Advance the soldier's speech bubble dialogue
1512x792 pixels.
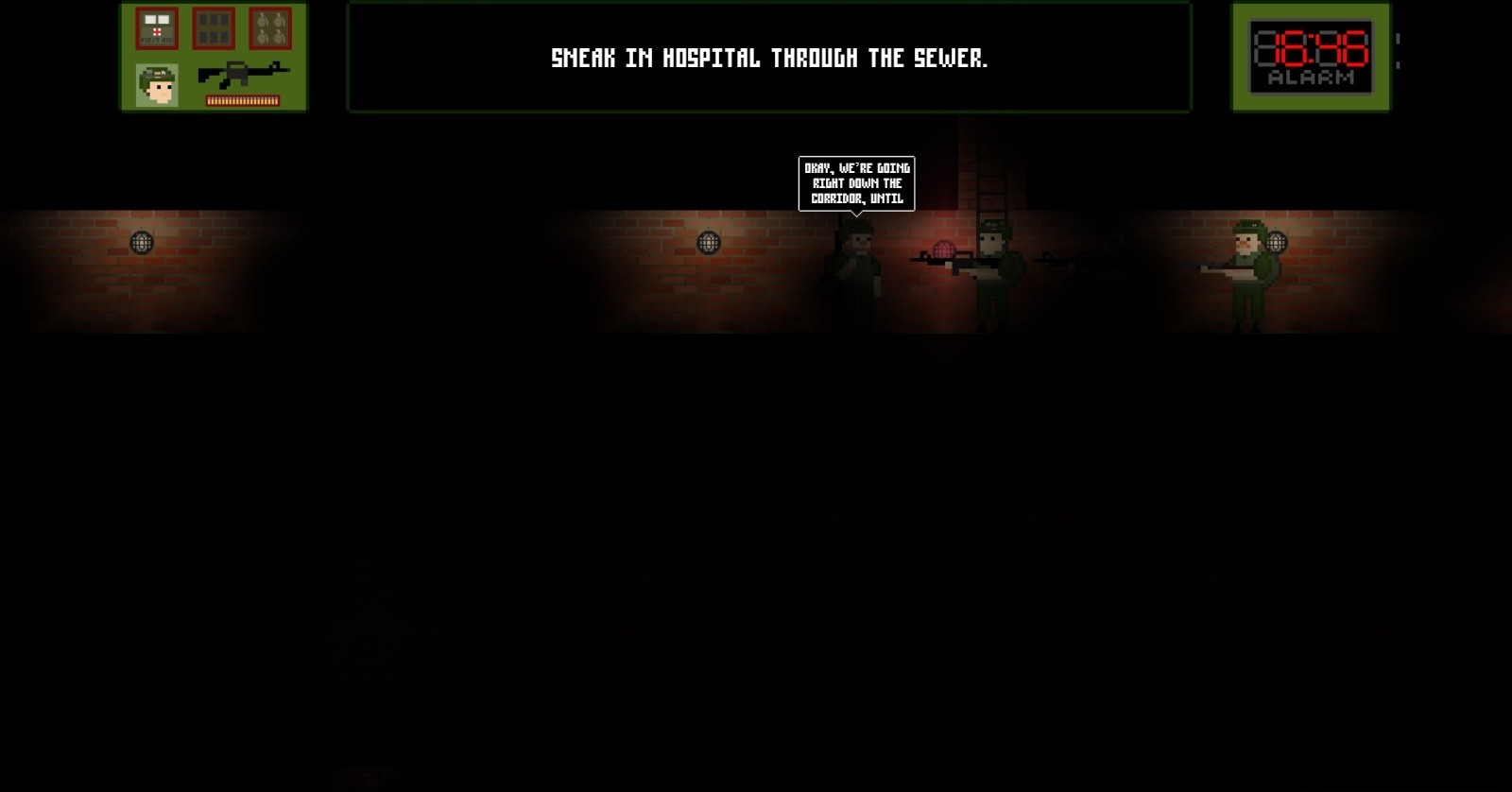(856, 183)
